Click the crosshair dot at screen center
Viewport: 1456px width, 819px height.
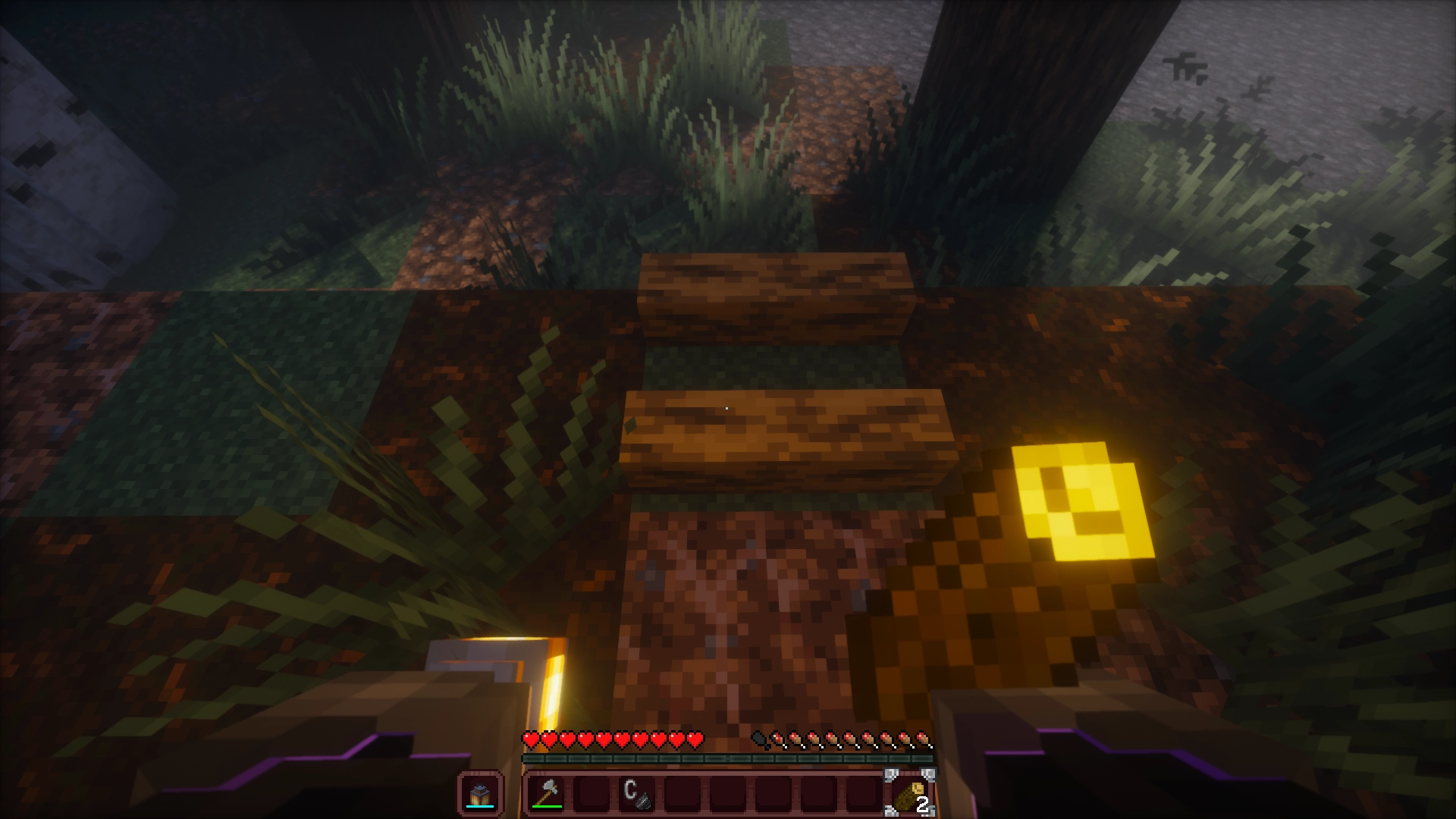[726, 406]
